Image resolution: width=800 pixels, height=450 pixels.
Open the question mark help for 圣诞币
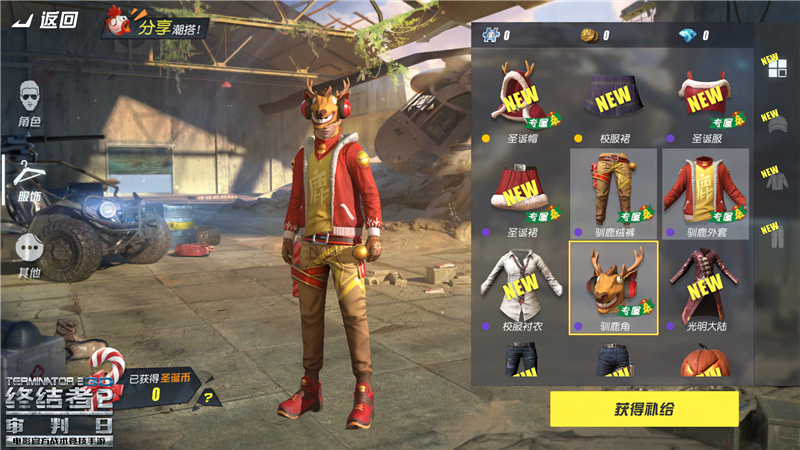pyautogui.click(x=208, y=396)
